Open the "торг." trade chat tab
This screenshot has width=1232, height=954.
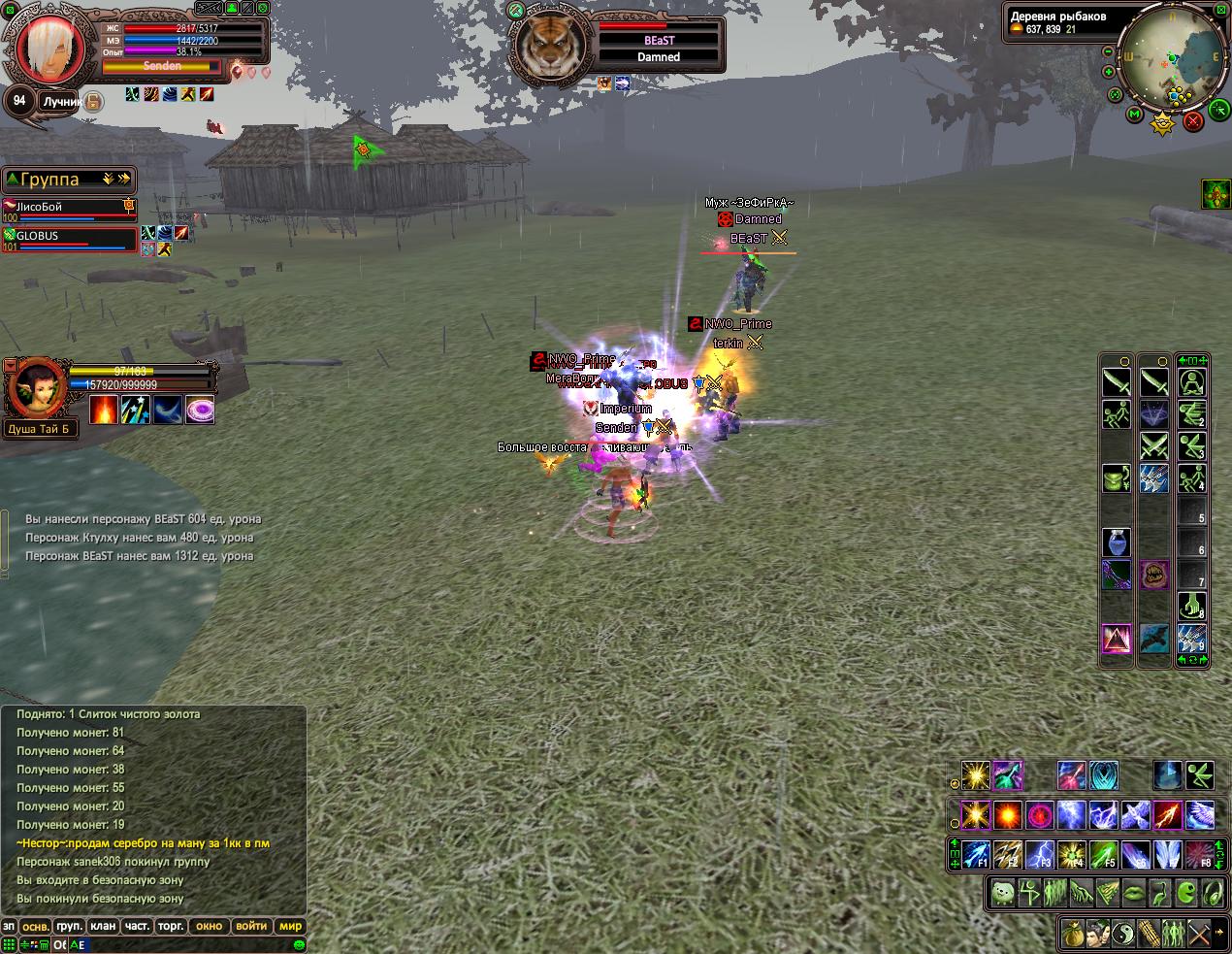pos(171,926)
